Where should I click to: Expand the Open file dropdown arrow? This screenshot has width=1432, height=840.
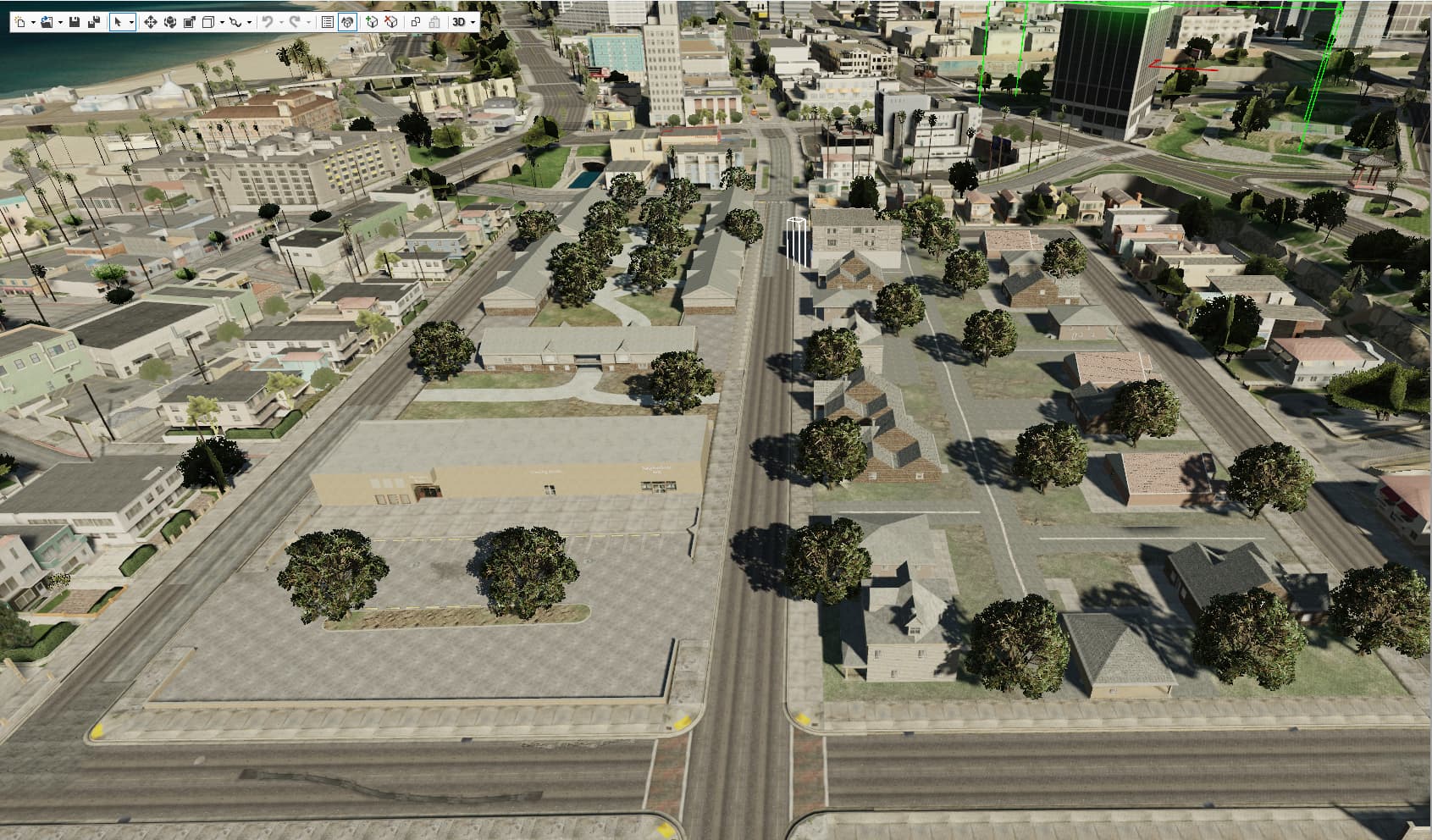[x=59, y=21]
